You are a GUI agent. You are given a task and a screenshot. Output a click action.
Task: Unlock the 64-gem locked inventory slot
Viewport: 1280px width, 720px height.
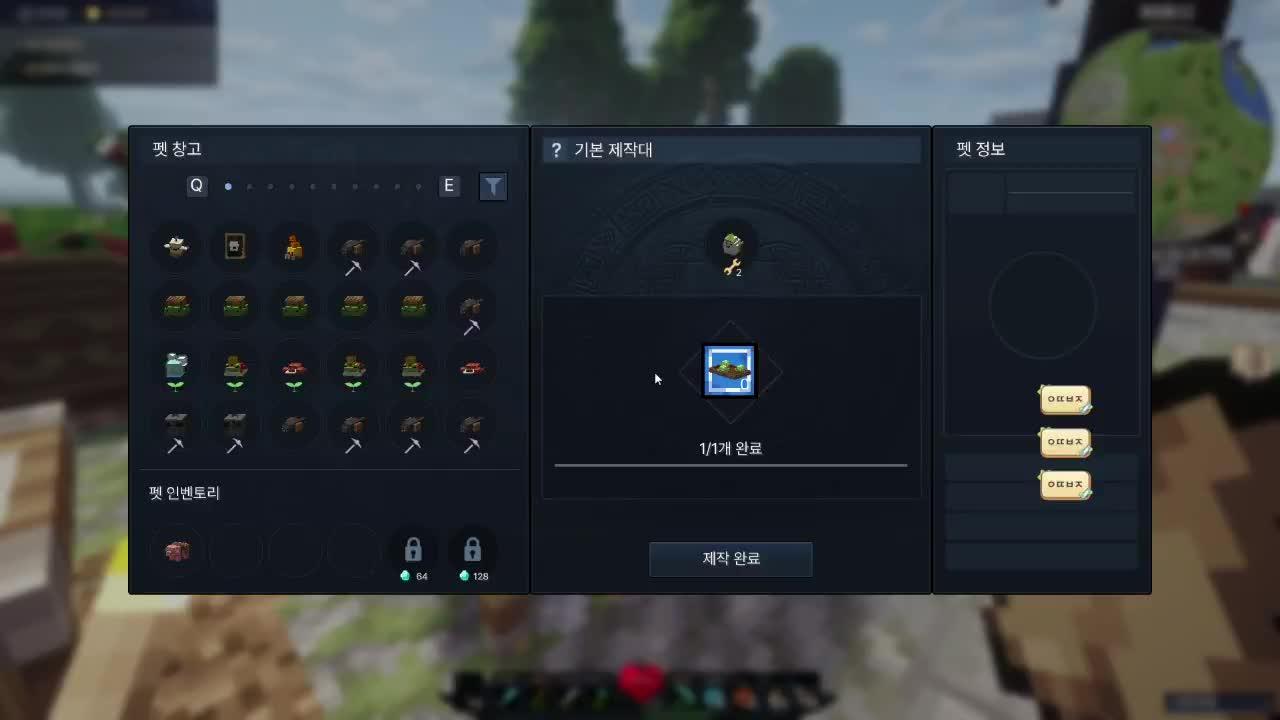tap(413, 550)
